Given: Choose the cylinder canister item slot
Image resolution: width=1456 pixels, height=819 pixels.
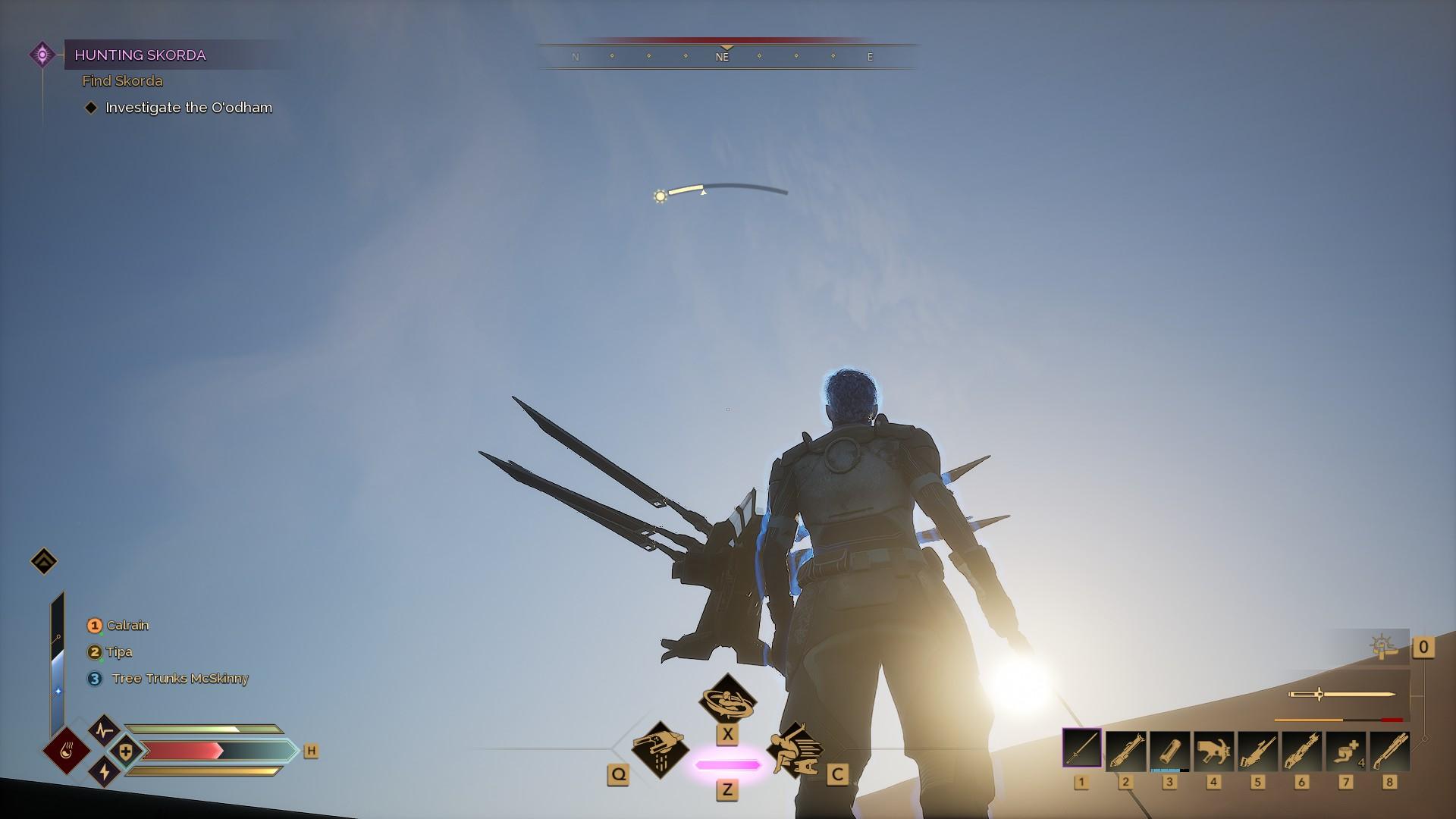Looking at the screenshot, I should tap(1169, 750).
